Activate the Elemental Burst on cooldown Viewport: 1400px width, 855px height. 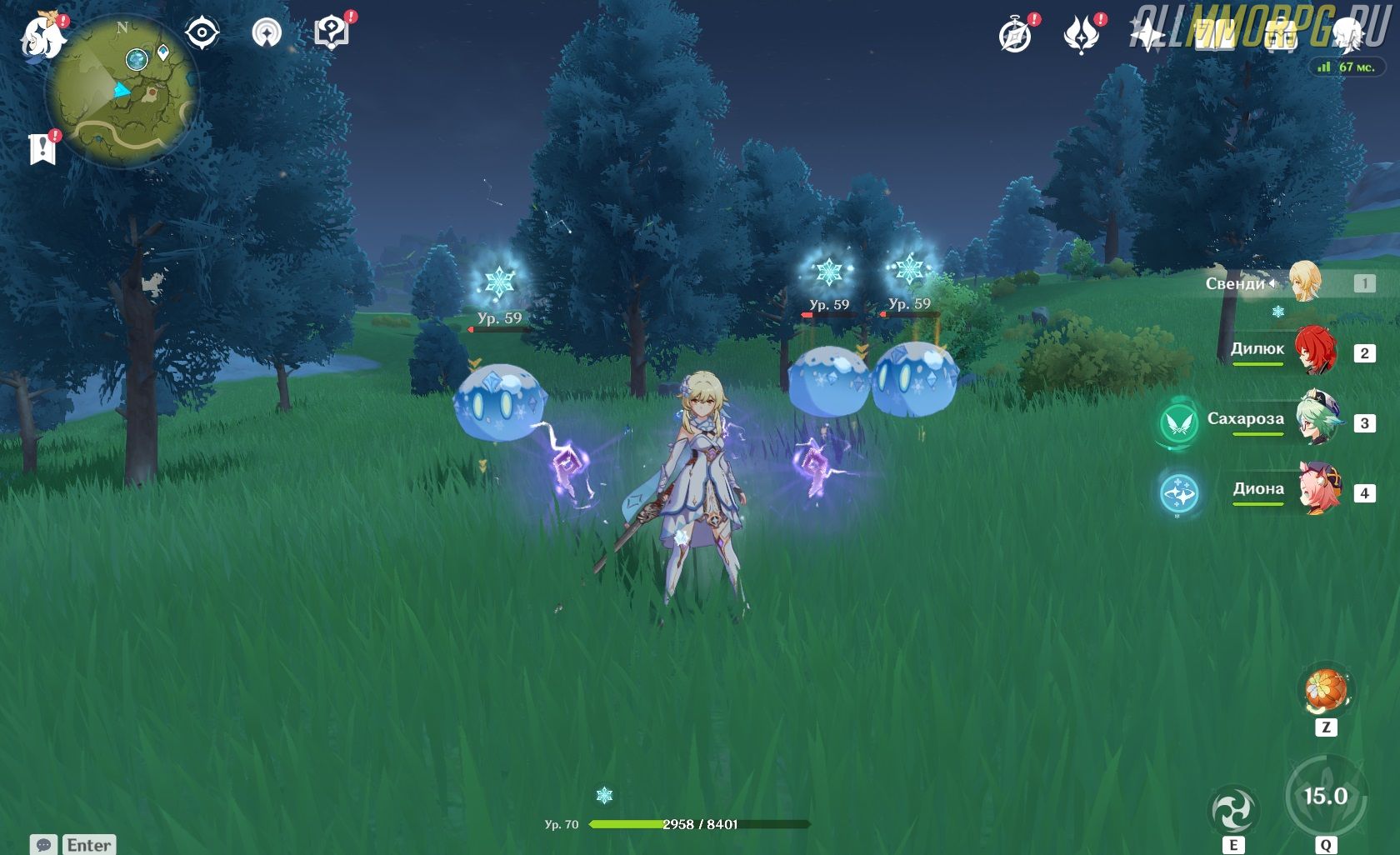coord(1325,796)
